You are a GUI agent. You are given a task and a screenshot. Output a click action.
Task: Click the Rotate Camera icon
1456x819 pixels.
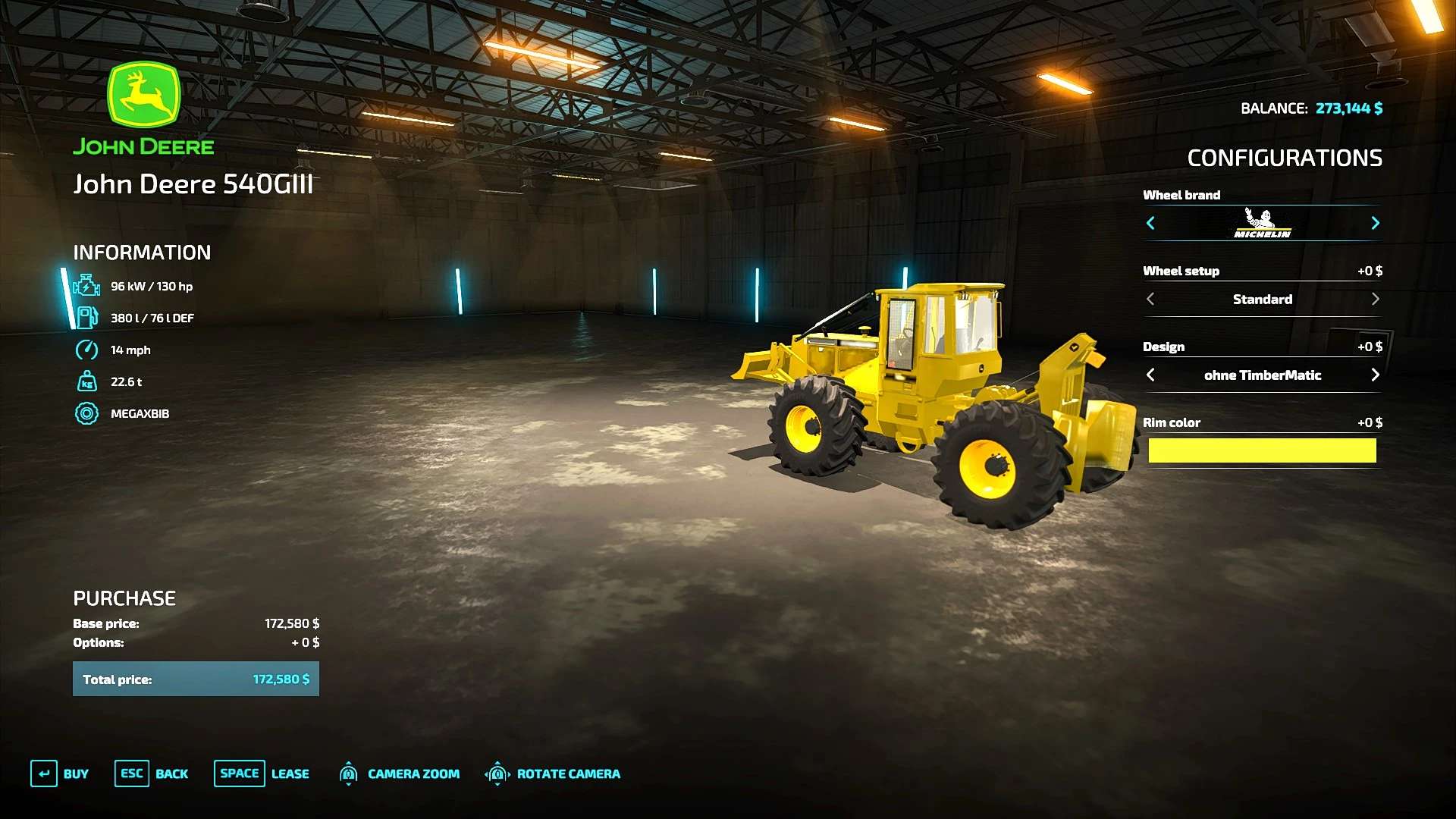[497, 773]
